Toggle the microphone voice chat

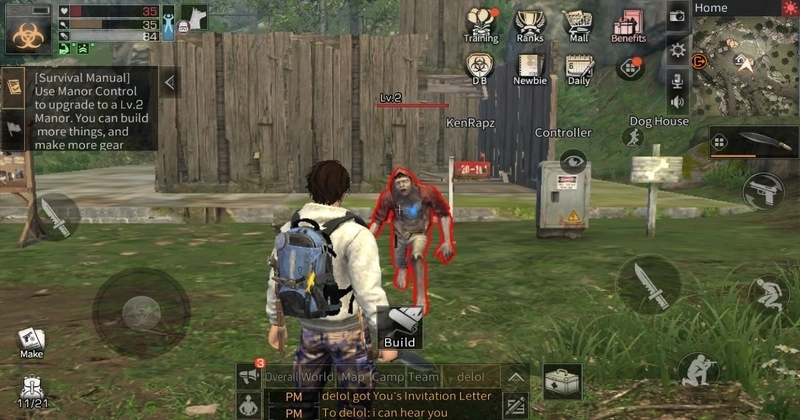pos(677,79)
